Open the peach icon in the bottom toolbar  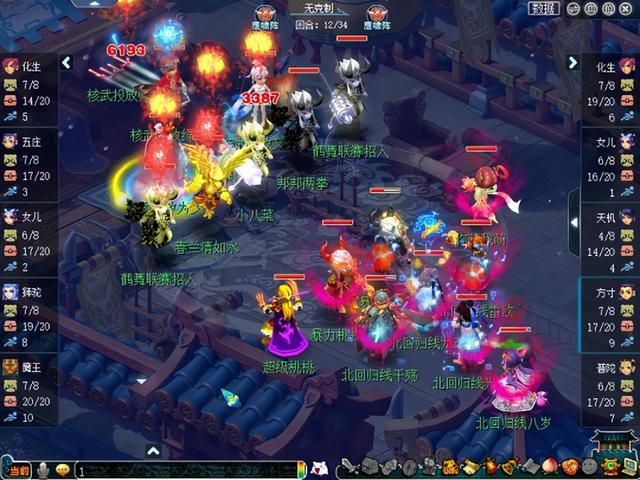tap(548, 467)
